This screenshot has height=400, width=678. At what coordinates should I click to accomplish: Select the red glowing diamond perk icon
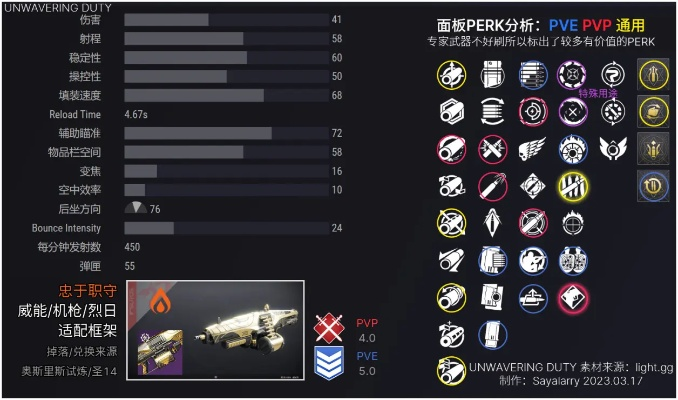(x=572, y=297)
